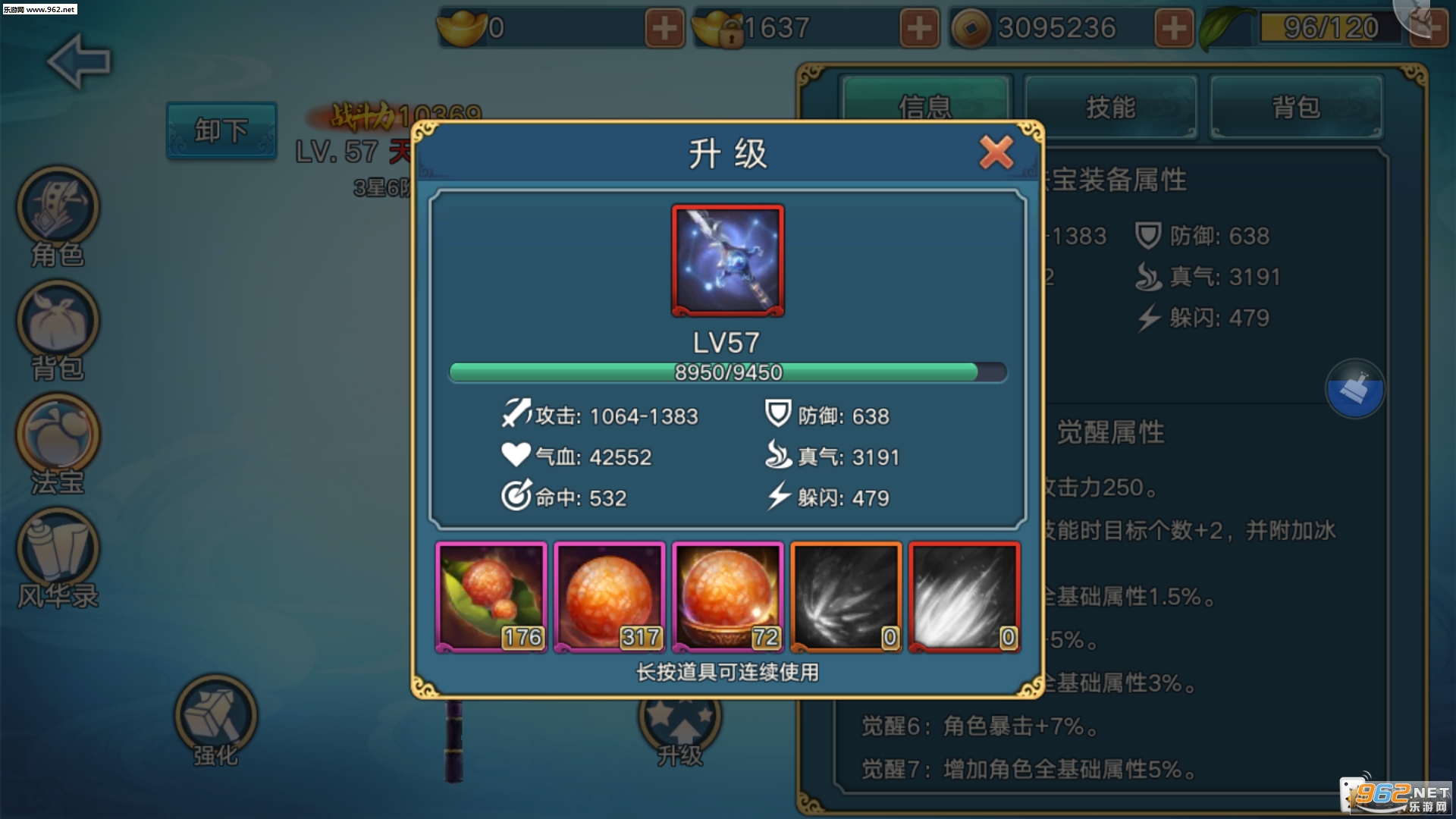Screen dimensions: 1456x819
Task: Select the glowing sphere item with count 72
Action: tap(727, 595)
